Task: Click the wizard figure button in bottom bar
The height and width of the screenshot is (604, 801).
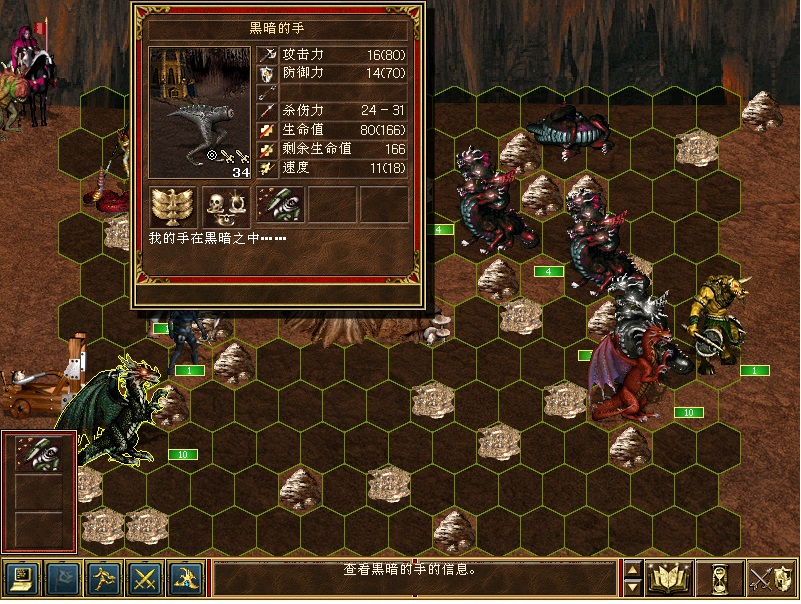Action: (x=187, y=577)
